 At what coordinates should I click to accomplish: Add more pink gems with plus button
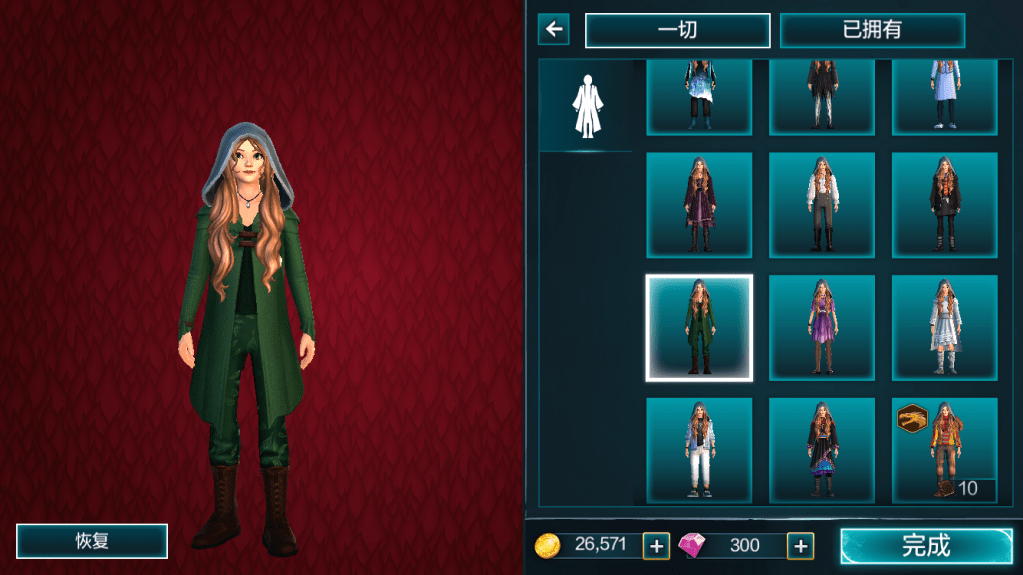pos(800,545)
